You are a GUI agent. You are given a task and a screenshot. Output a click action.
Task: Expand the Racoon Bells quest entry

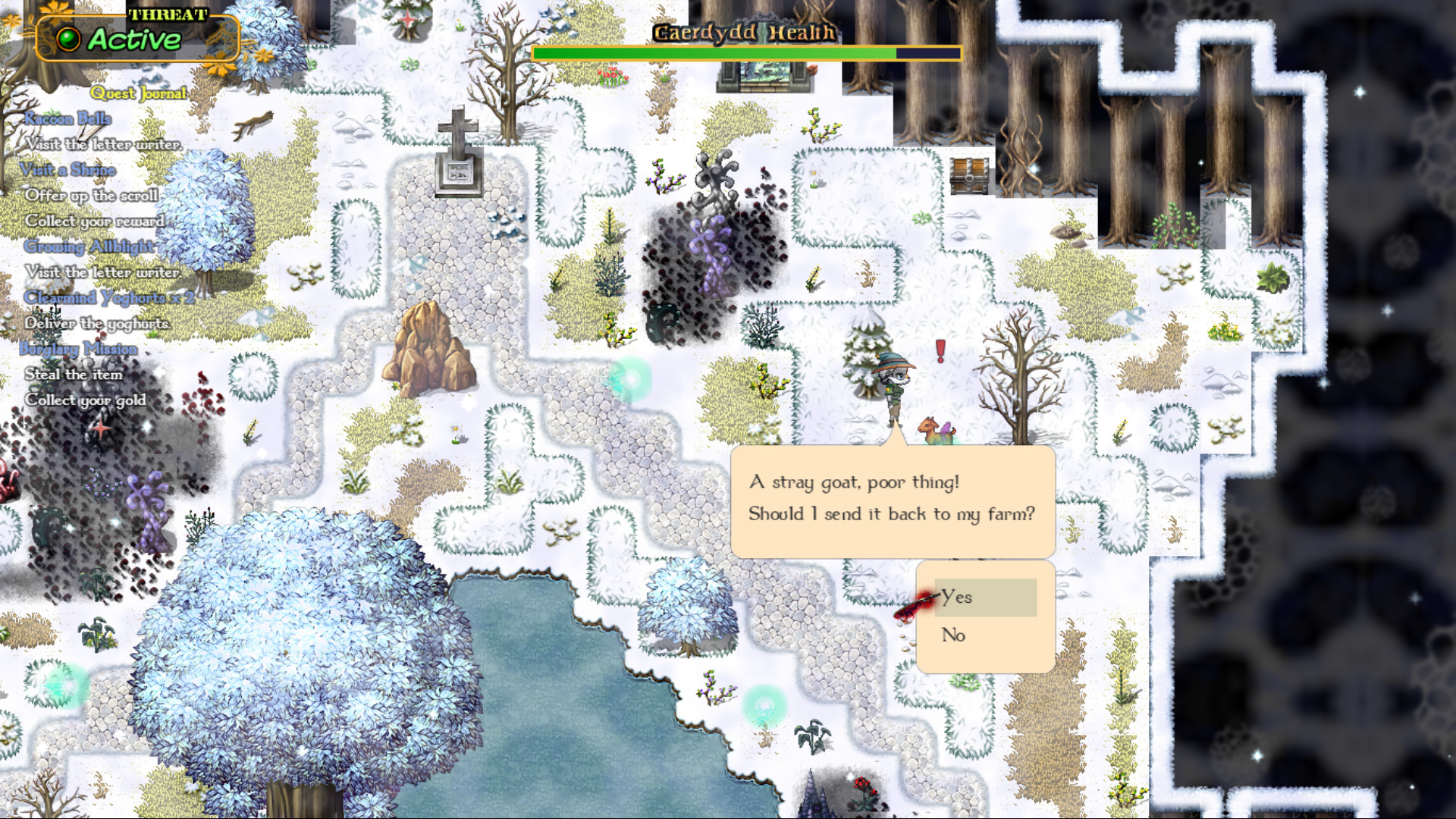(x=67, y=118)
